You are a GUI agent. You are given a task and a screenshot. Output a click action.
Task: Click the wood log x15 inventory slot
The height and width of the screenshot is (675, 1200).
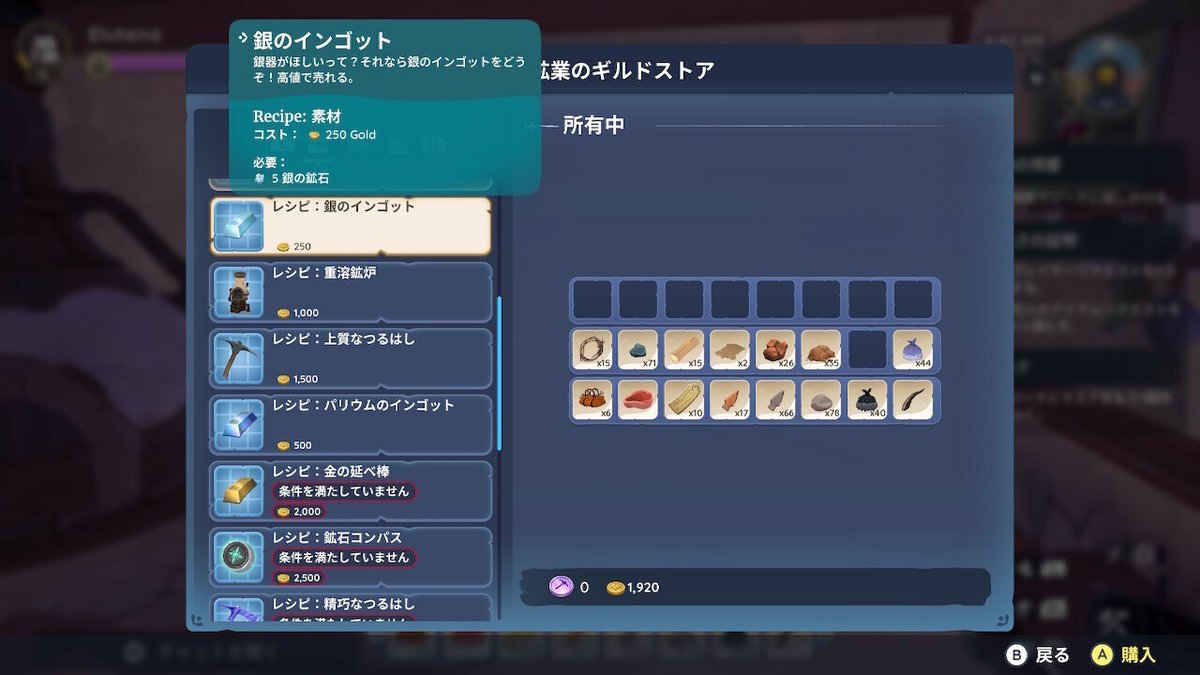(x=684, y=350)
